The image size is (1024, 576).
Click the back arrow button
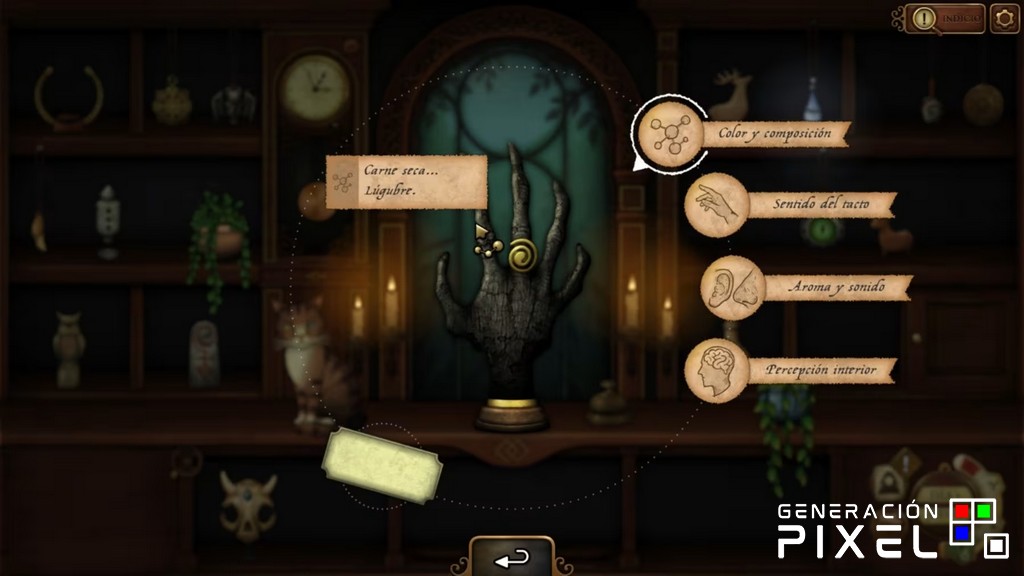pyautogui.click(x=512, y=558)
